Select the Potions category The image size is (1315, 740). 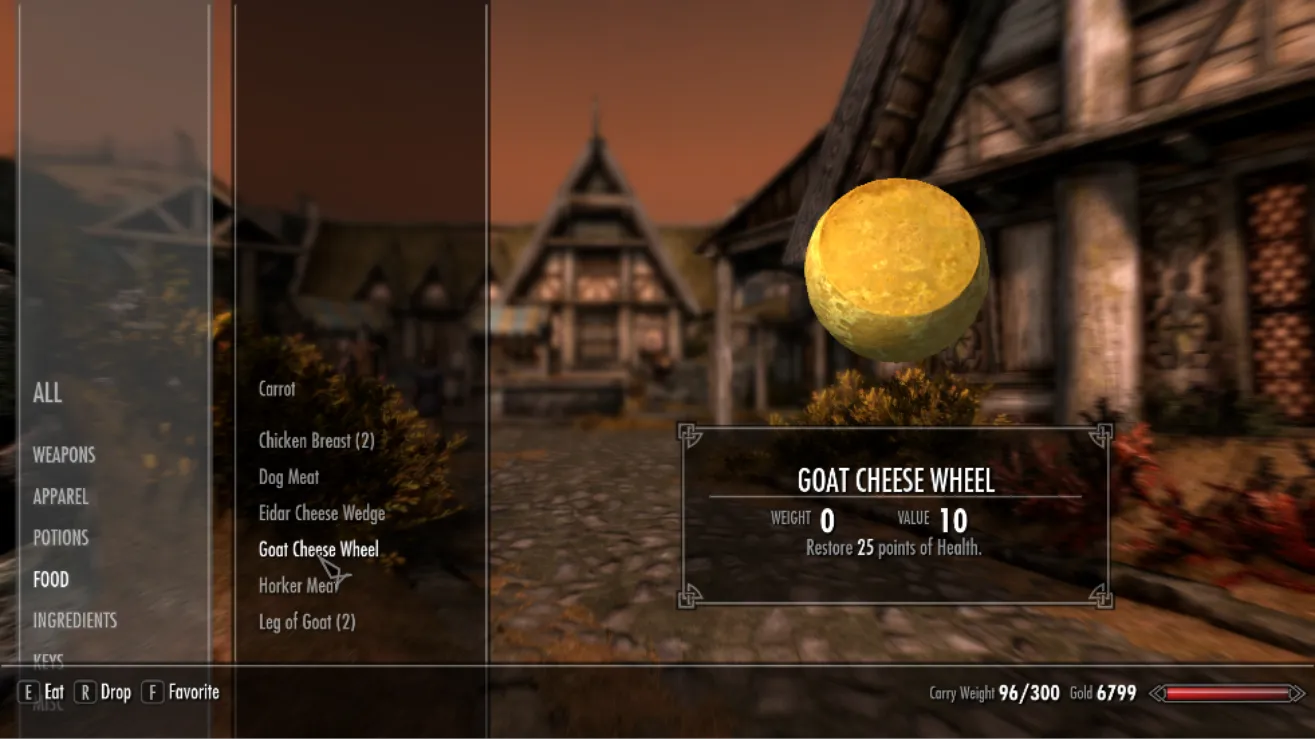point(60,538)
